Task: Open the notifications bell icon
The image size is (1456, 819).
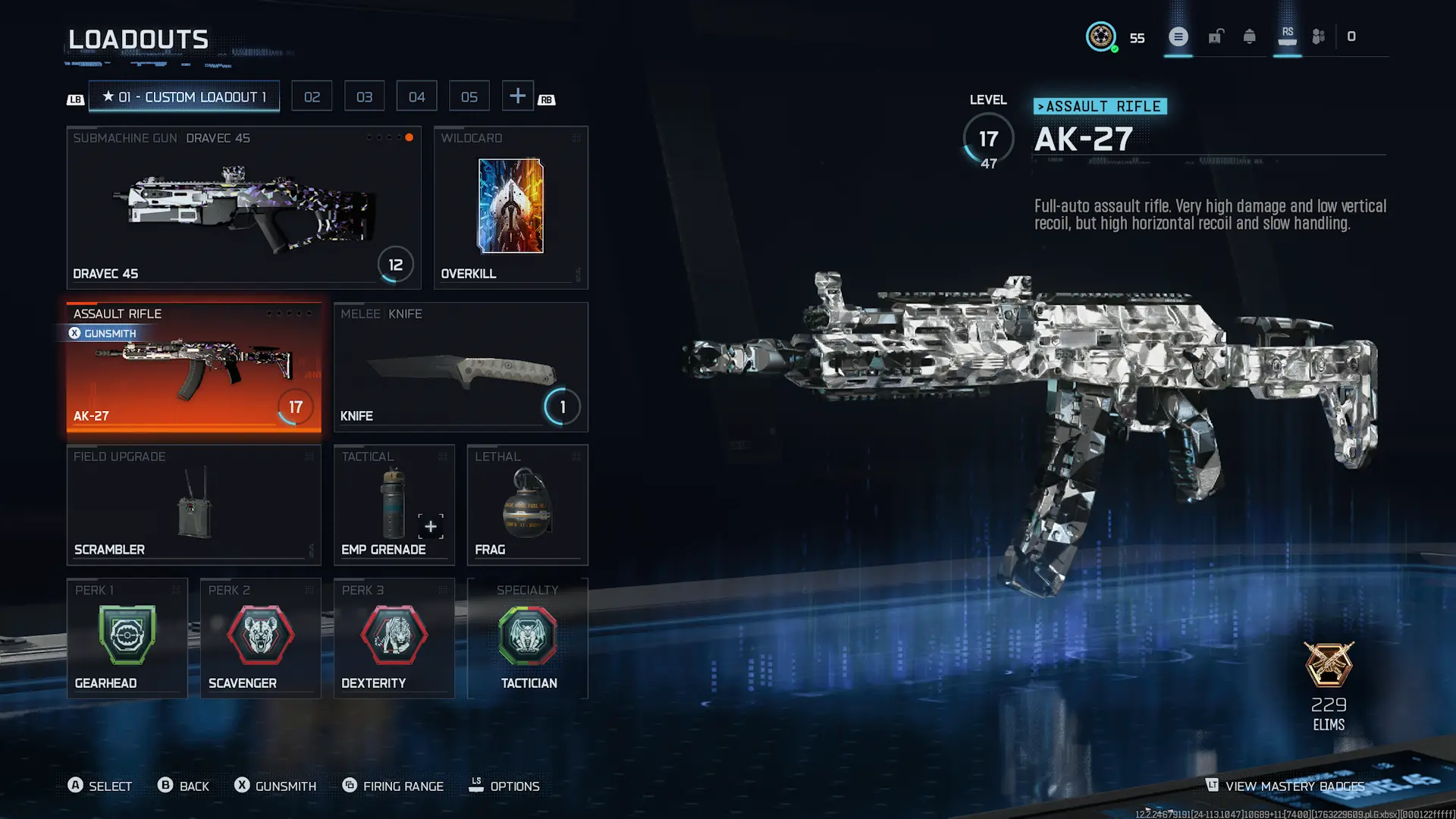Action: click(x=1250, y=36)
